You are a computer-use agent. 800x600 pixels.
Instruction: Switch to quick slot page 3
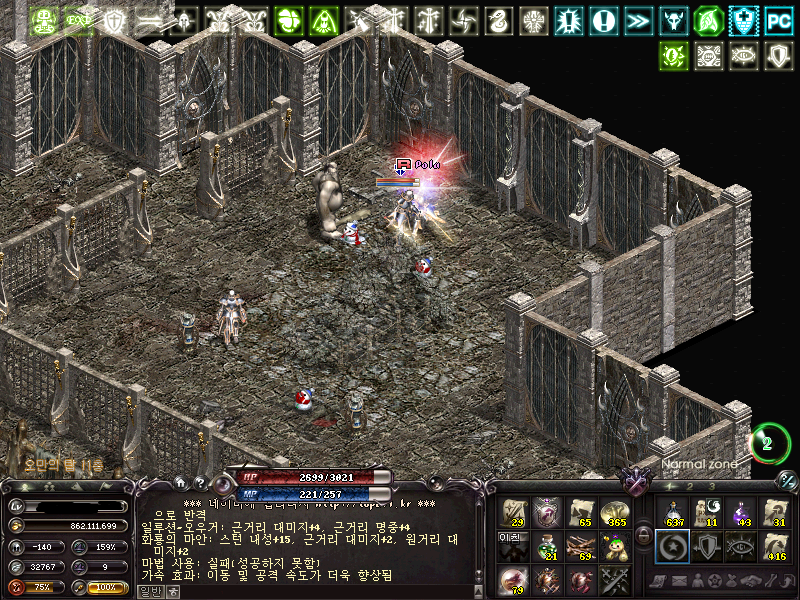[x=711, y=486]
